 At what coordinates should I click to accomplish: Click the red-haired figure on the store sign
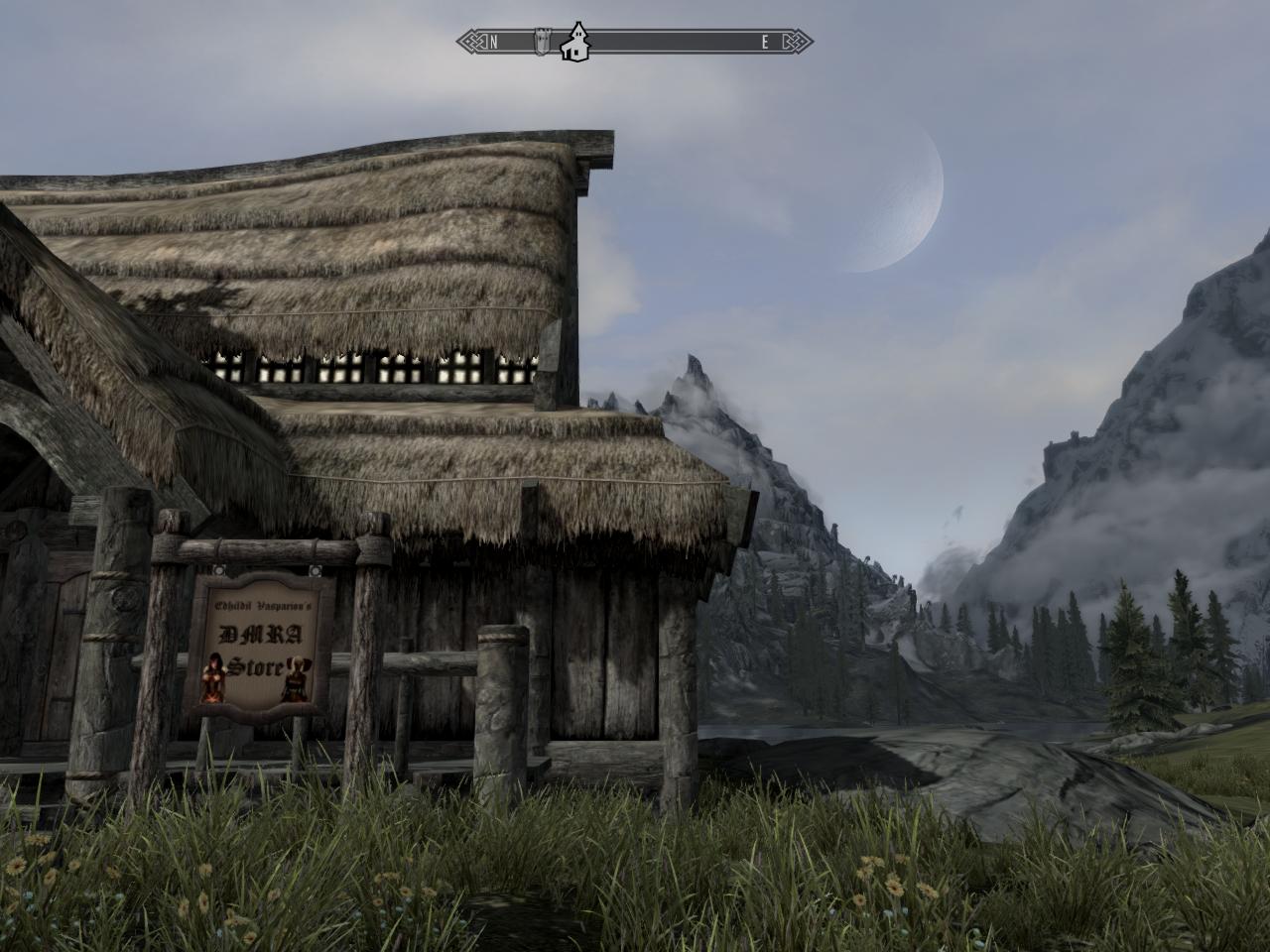pyautogui.click(x=214, y=676)
